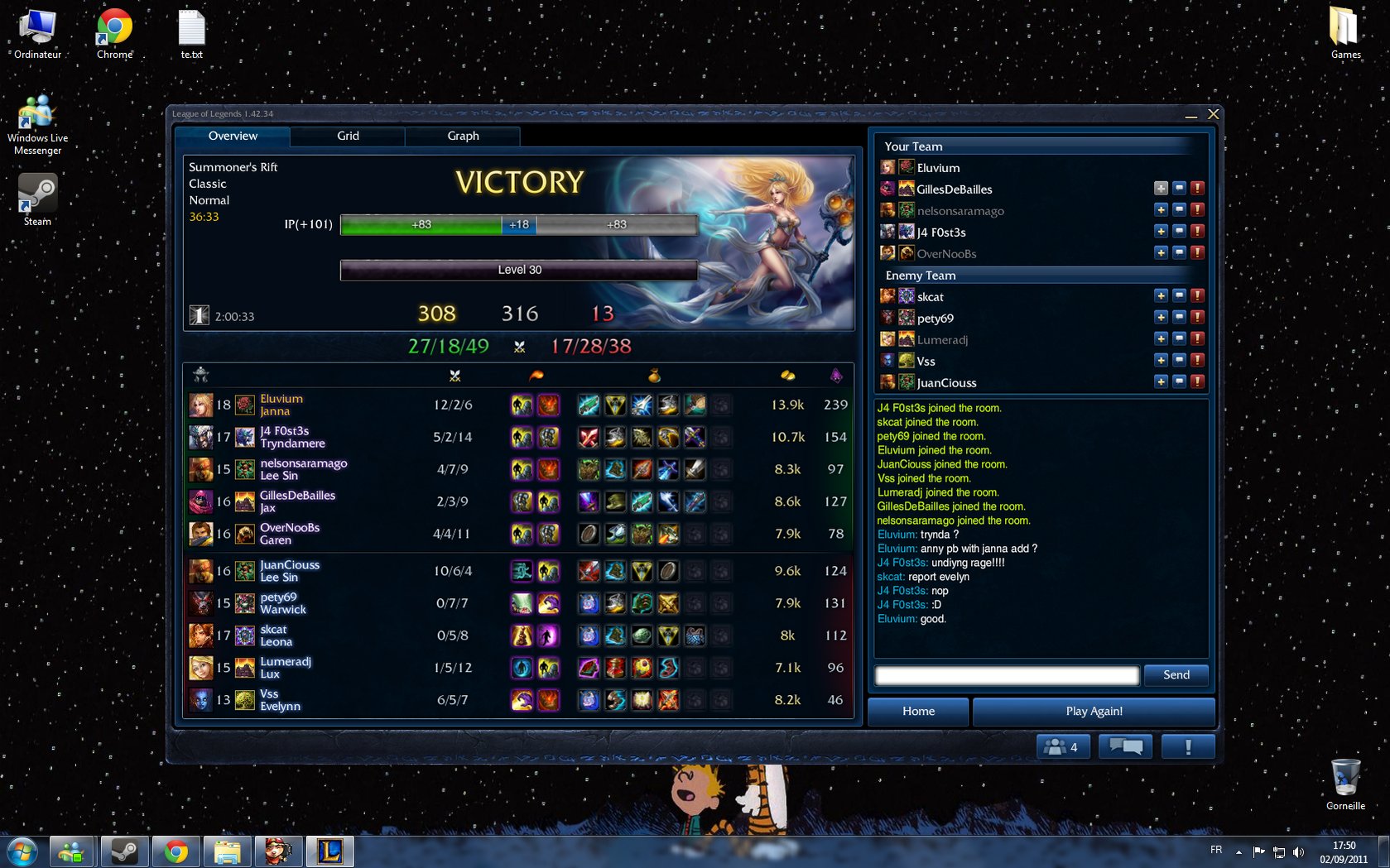Click J4 F0st3s in Your Team list

(x=941, y=233)
